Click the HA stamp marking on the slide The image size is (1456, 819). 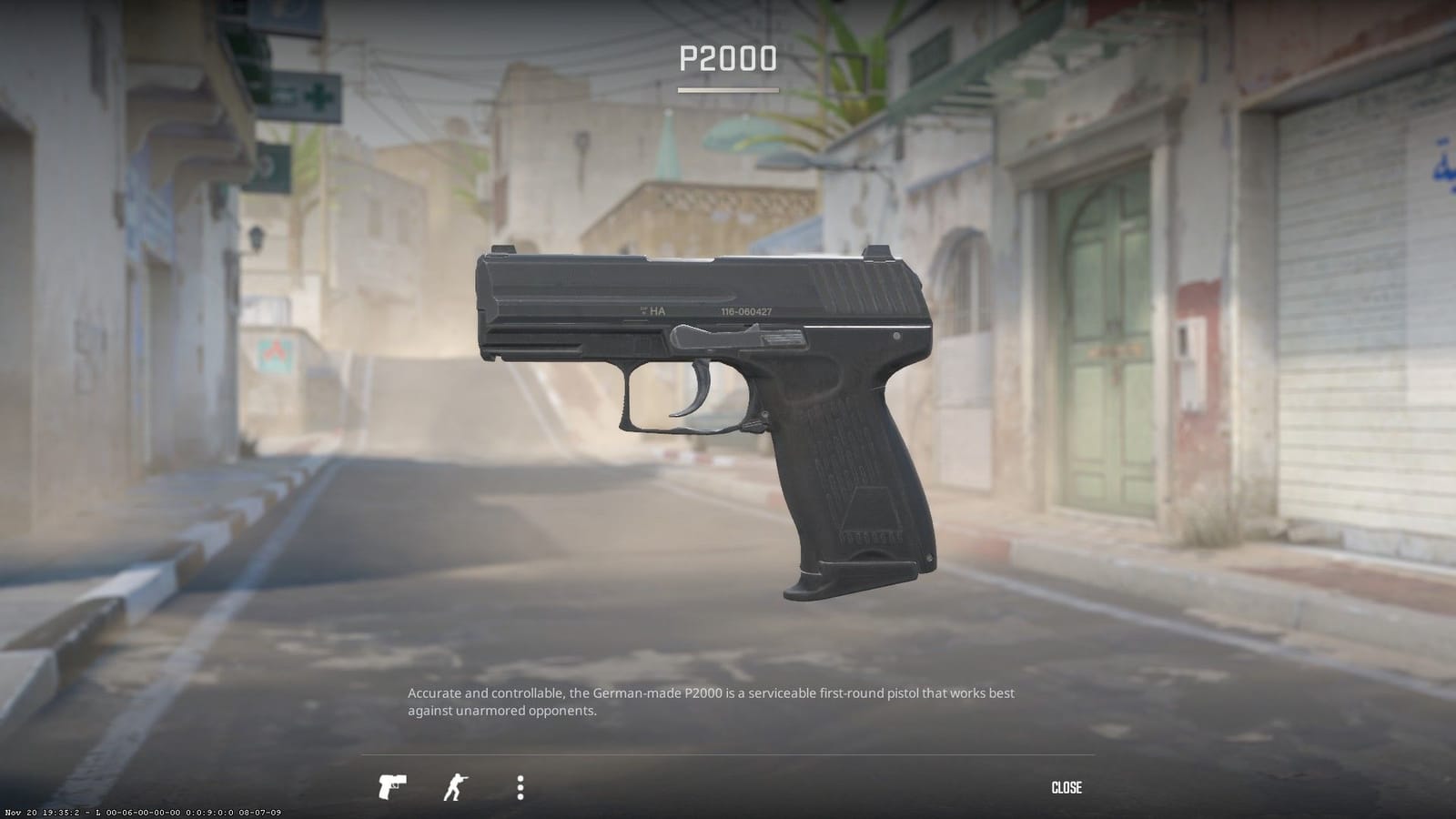657,310
